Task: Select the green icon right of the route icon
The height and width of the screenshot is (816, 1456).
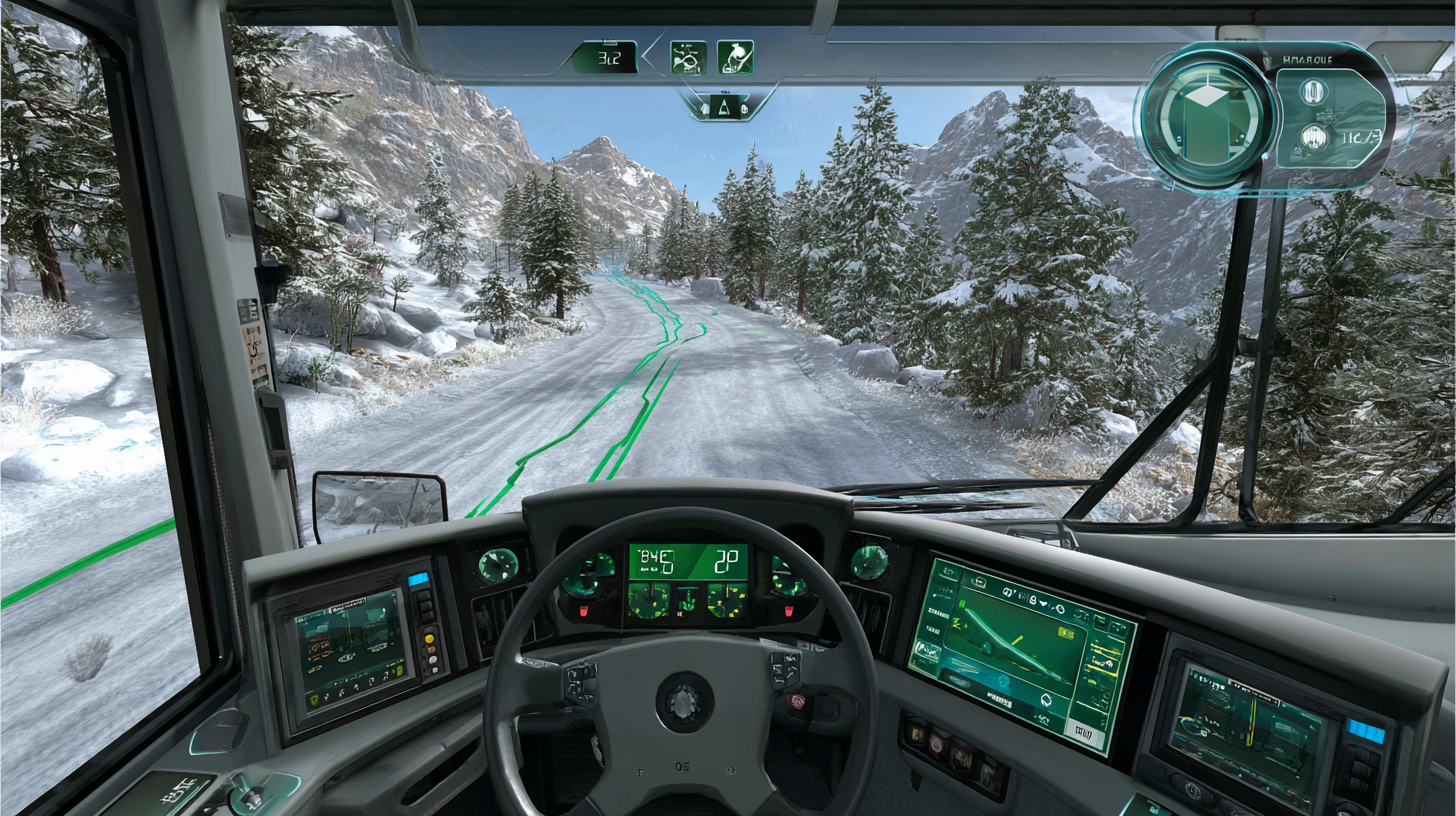Action: [735, 57]
